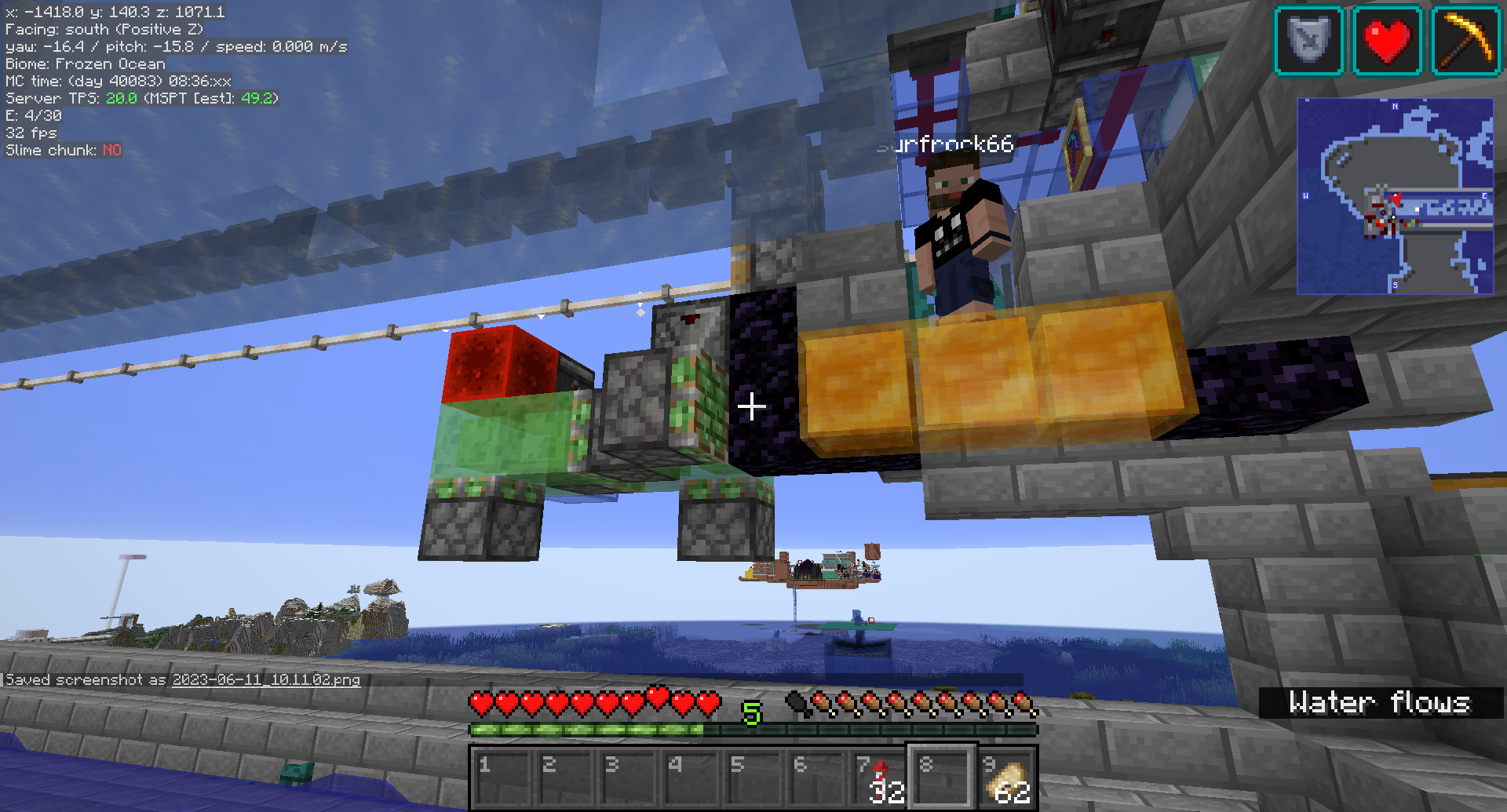Select the golden pickaxe icon
The width and height of the screenshot is (1507, 812).
coord(1466,41)
